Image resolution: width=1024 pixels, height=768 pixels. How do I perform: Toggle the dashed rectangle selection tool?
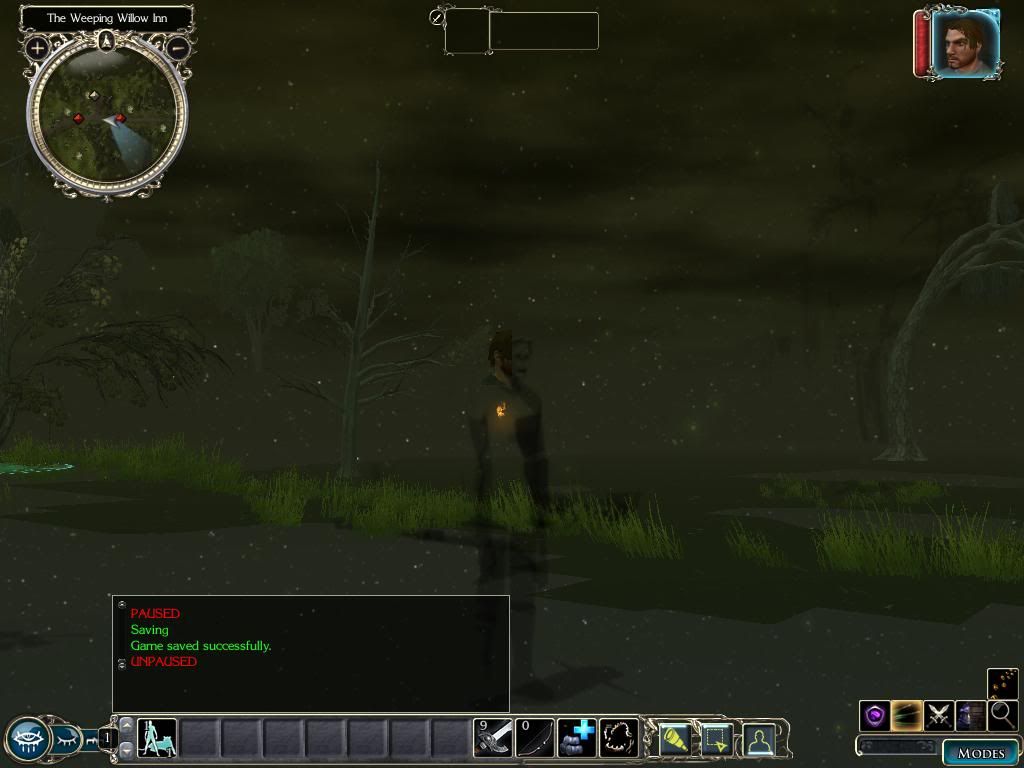point(717,739)
